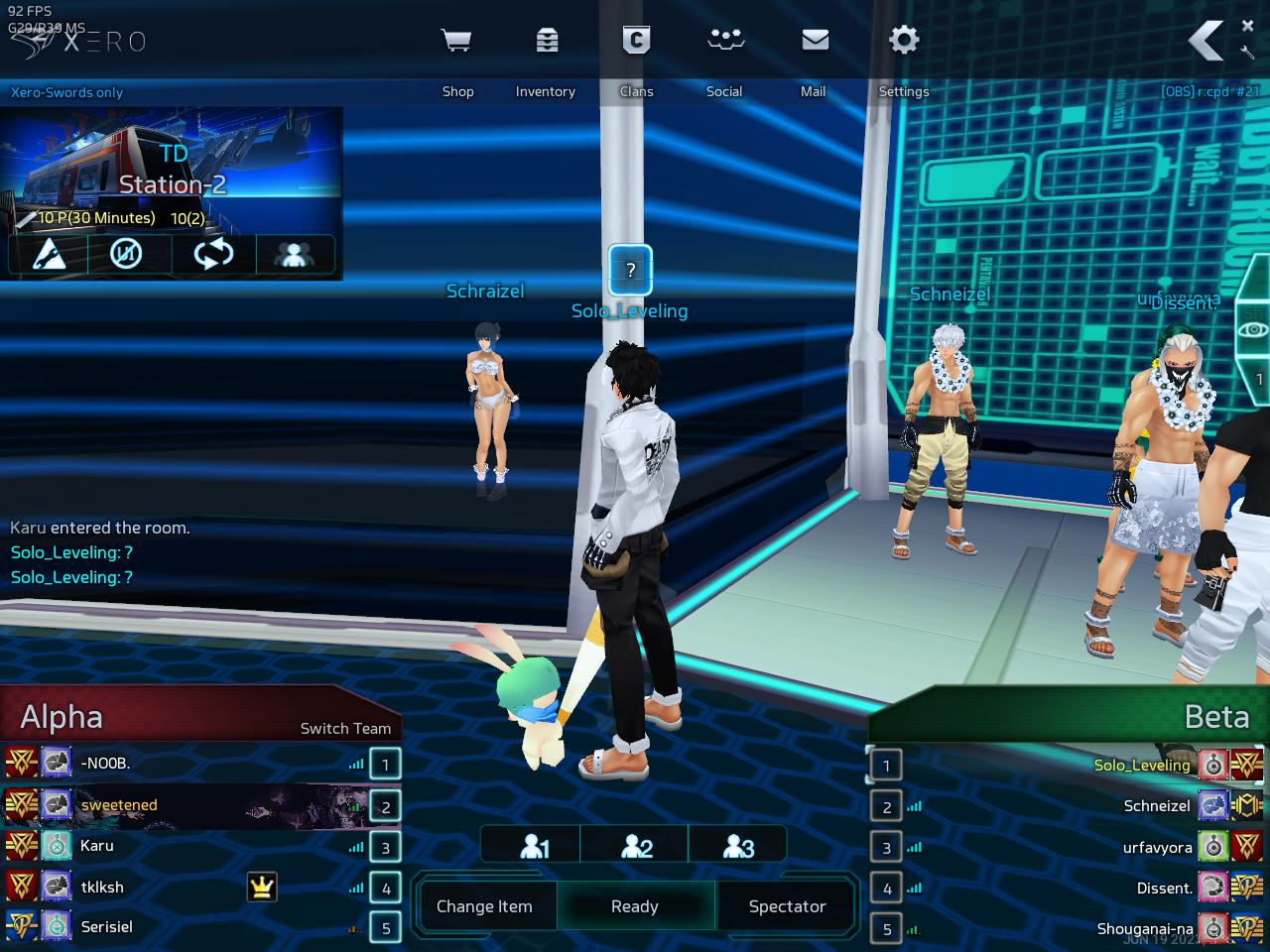The width and height of the screenshot is (1270, 952).
Task: Select loadout preset 1
Action: pyautogui.click(x=534, y=846)
